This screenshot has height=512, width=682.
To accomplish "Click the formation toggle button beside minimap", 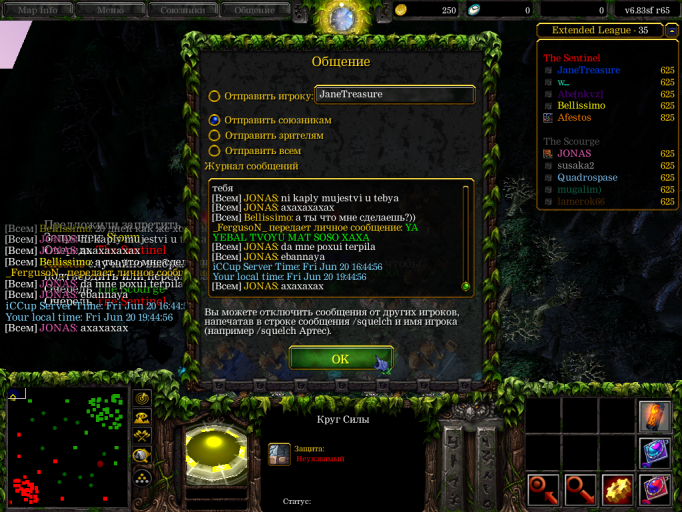I will (x=142, y=478).
